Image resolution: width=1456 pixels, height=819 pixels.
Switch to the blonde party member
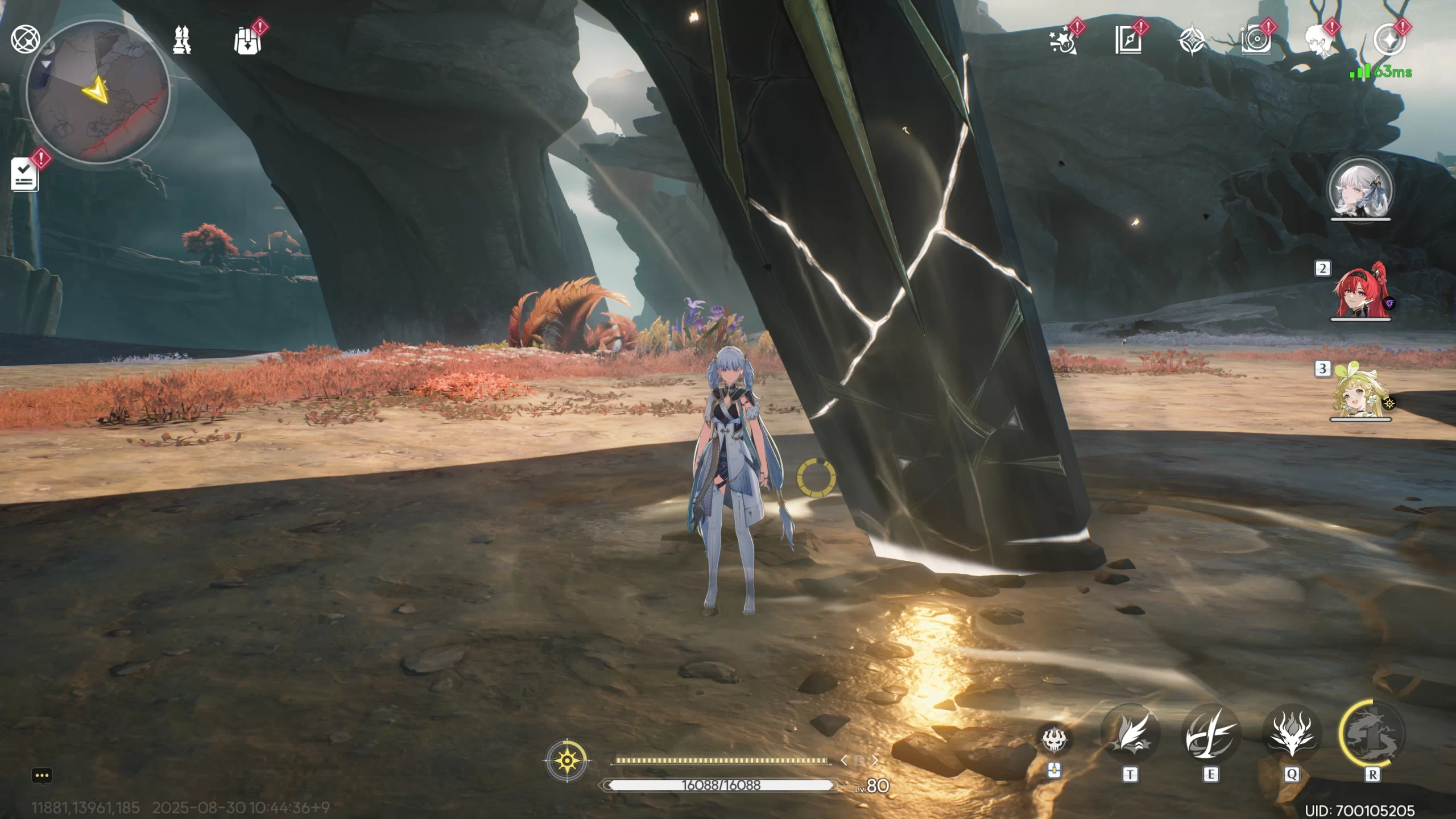coord(1360,392)
